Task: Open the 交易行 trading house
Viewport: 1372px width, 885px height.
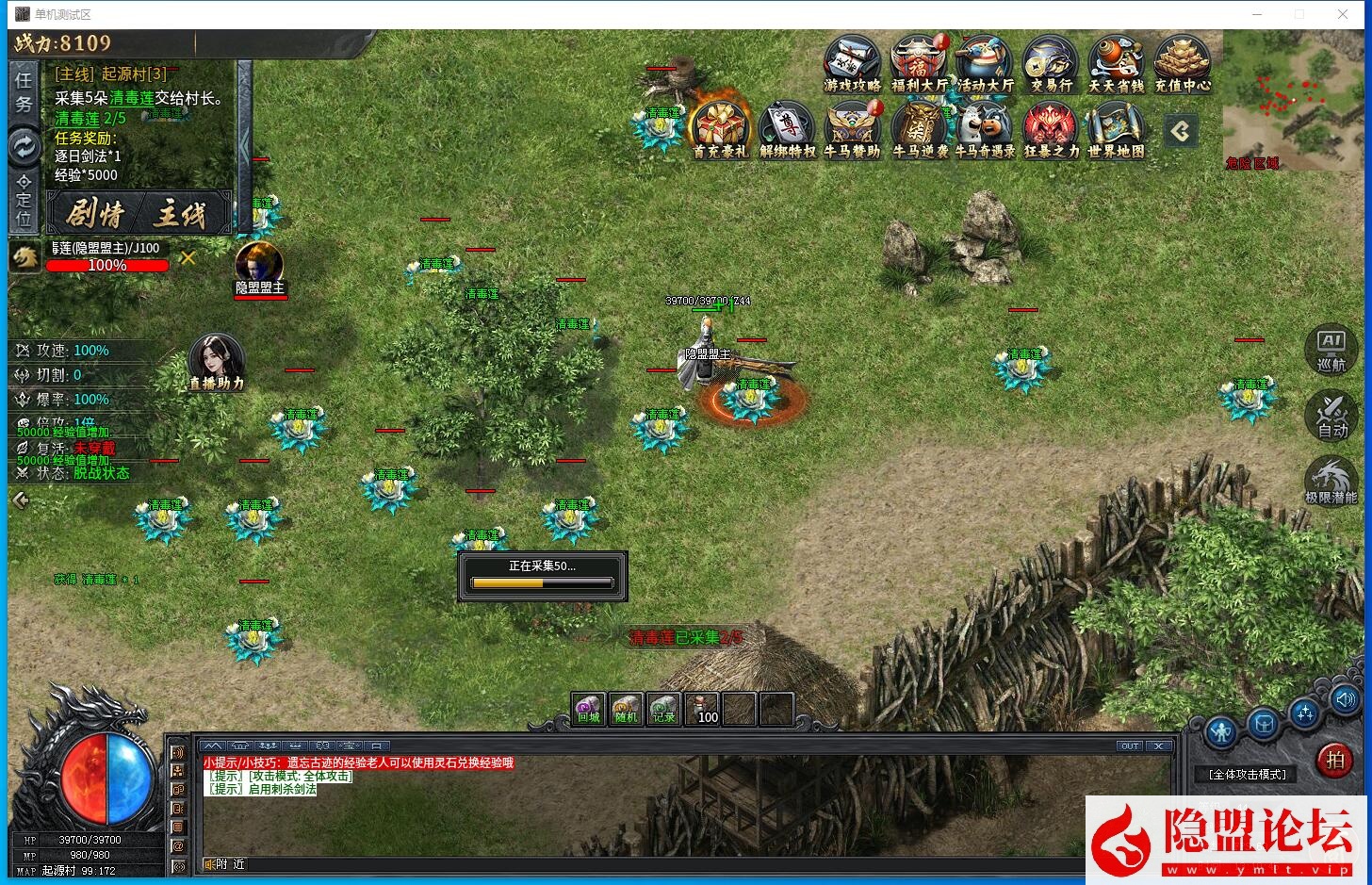Action: click(x=1050, y=63)
